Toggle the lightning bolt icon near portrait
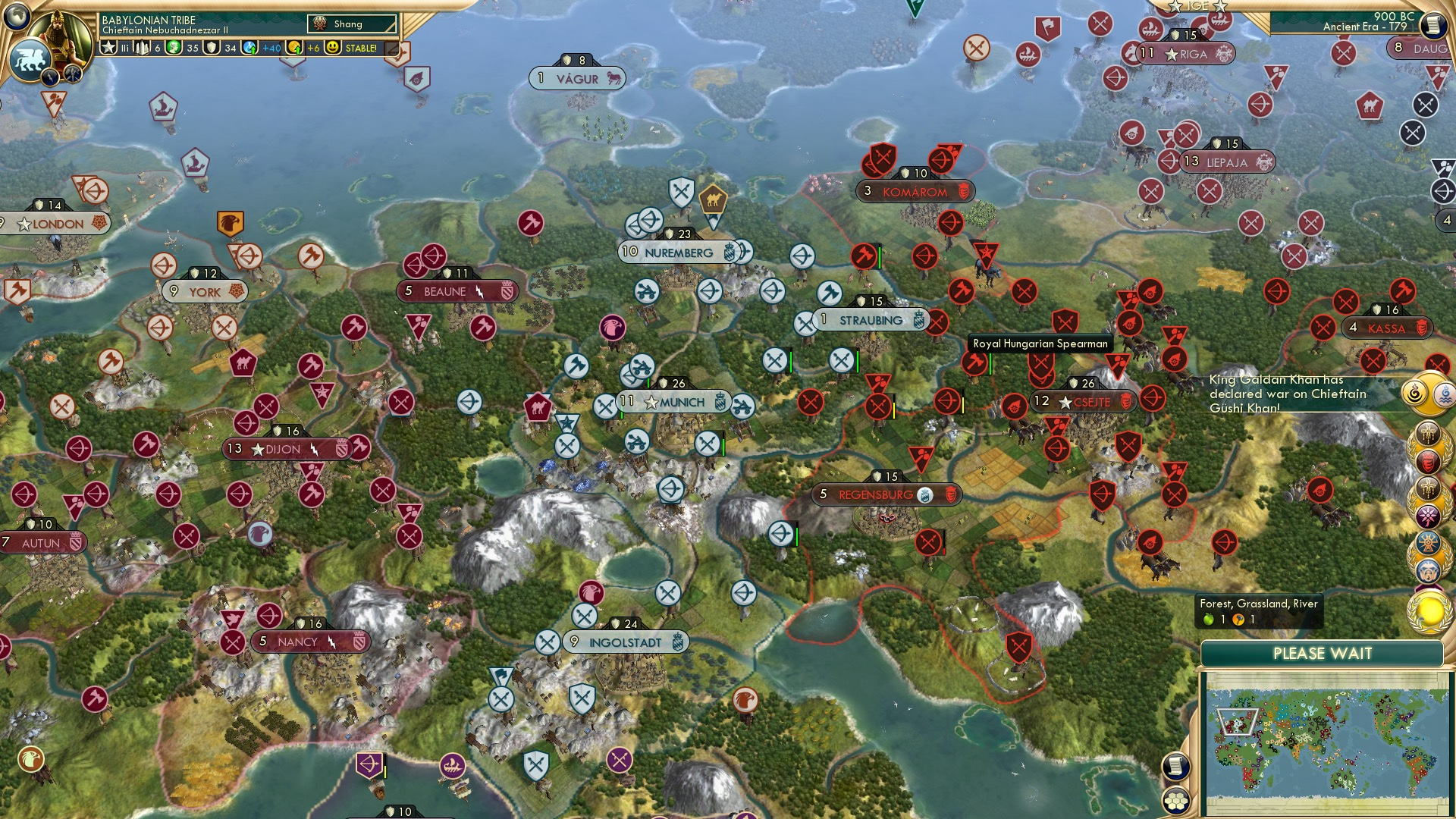The width and height of the screenshot is (1456, 819). click(x=50, y=77)
